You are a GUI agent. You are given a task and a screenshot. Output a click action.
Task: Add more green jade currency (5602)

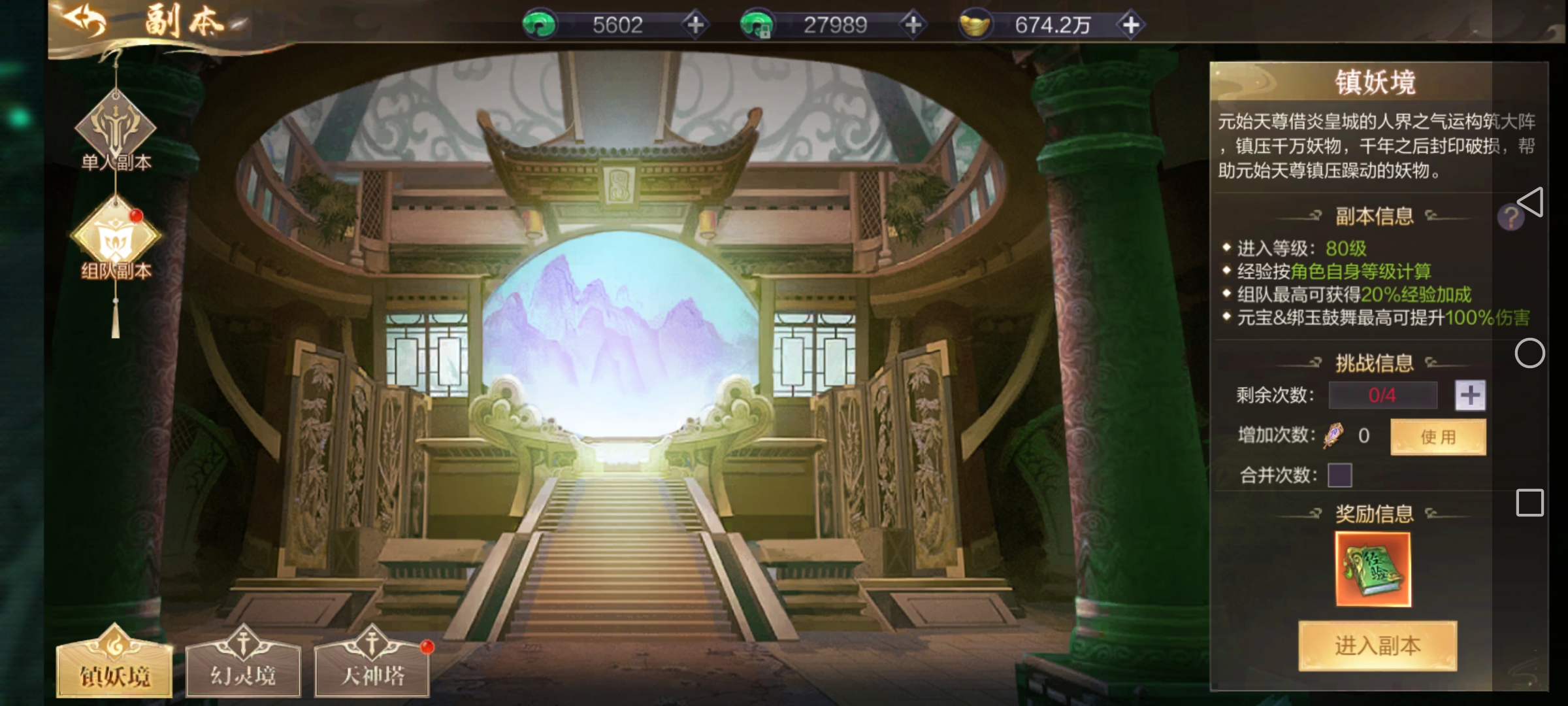(x=695, y=25)
